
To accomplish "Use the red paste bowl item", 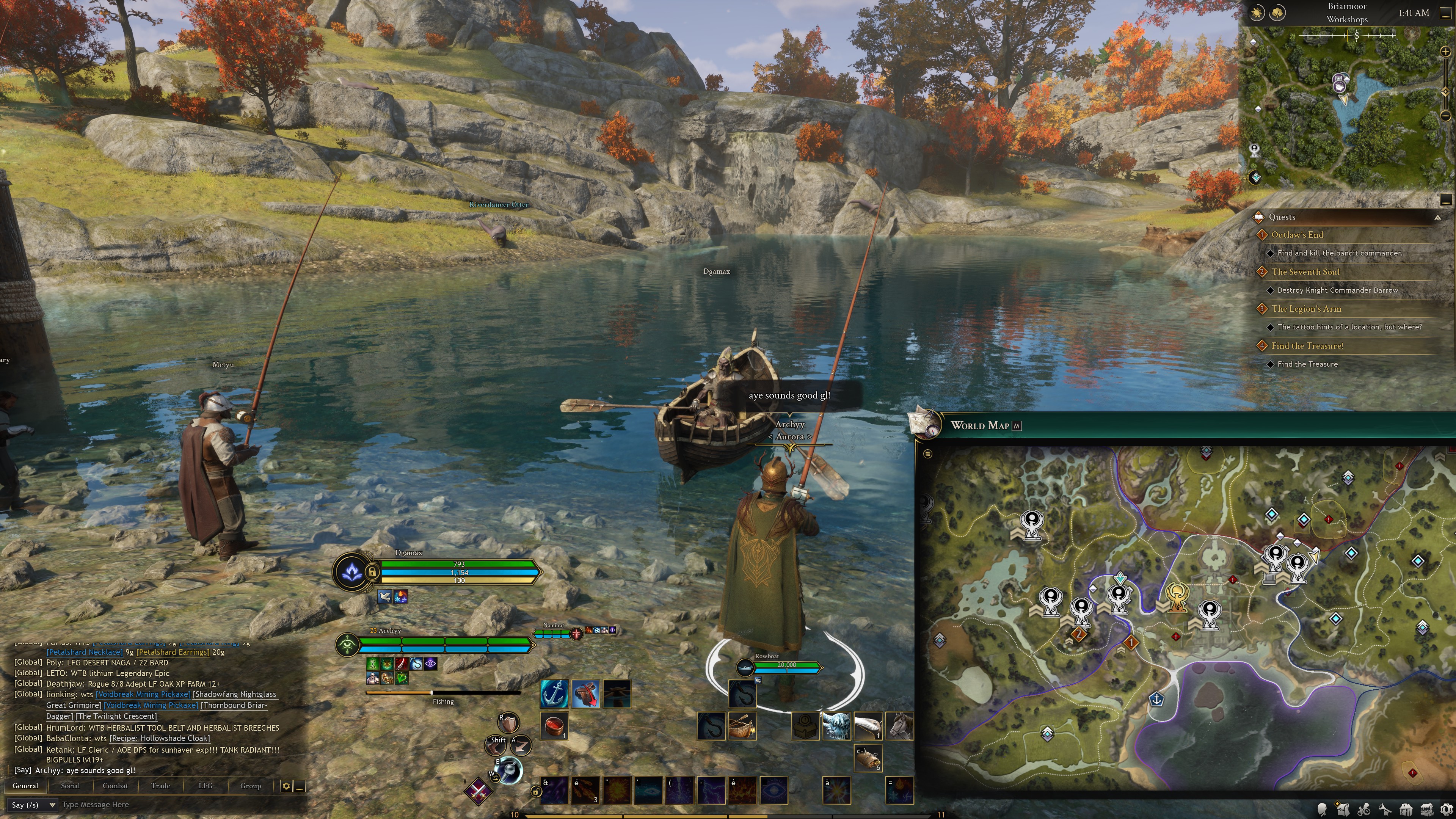I will tap(554, 725).
